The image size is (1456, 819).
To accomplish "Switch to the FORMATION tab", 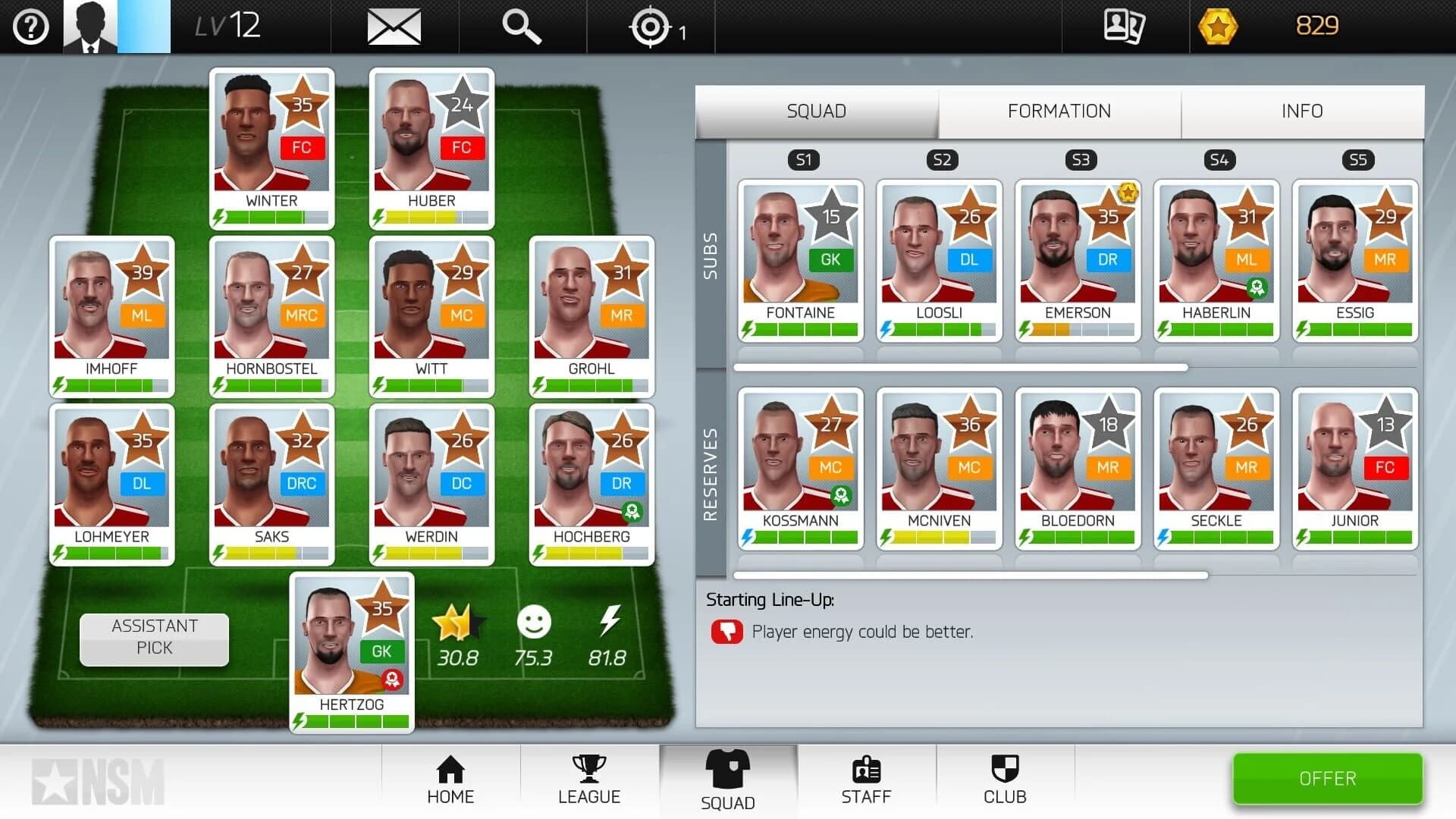I will [1059, 111].
